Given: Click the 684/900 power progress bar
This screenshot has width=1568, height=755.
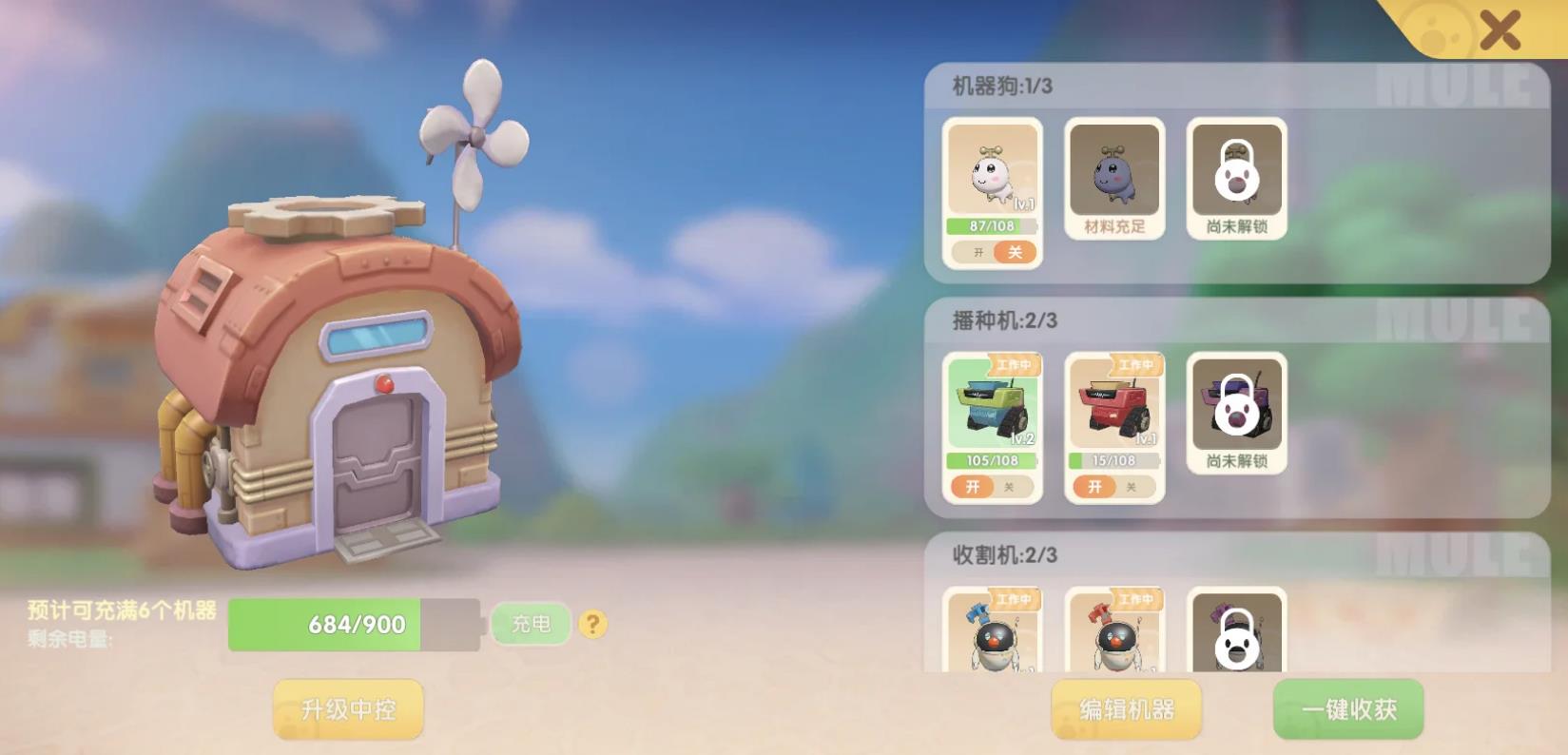Looking at the screenshot, I should [x=354, y=624].
